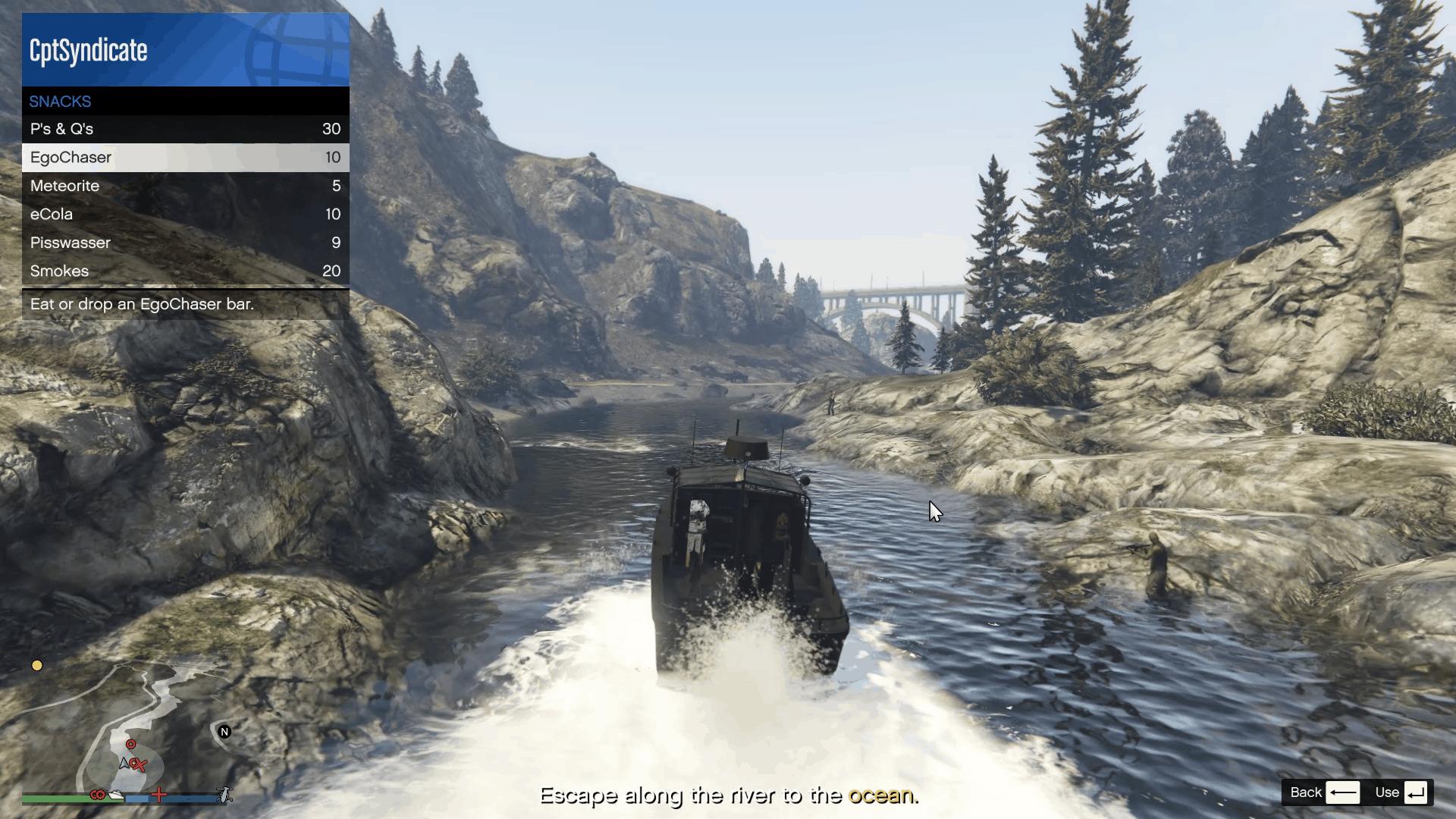The width and height of the screenshot is (1456, 819).
Task: Choose P's & Q's from the list
Action: point(185,129)
